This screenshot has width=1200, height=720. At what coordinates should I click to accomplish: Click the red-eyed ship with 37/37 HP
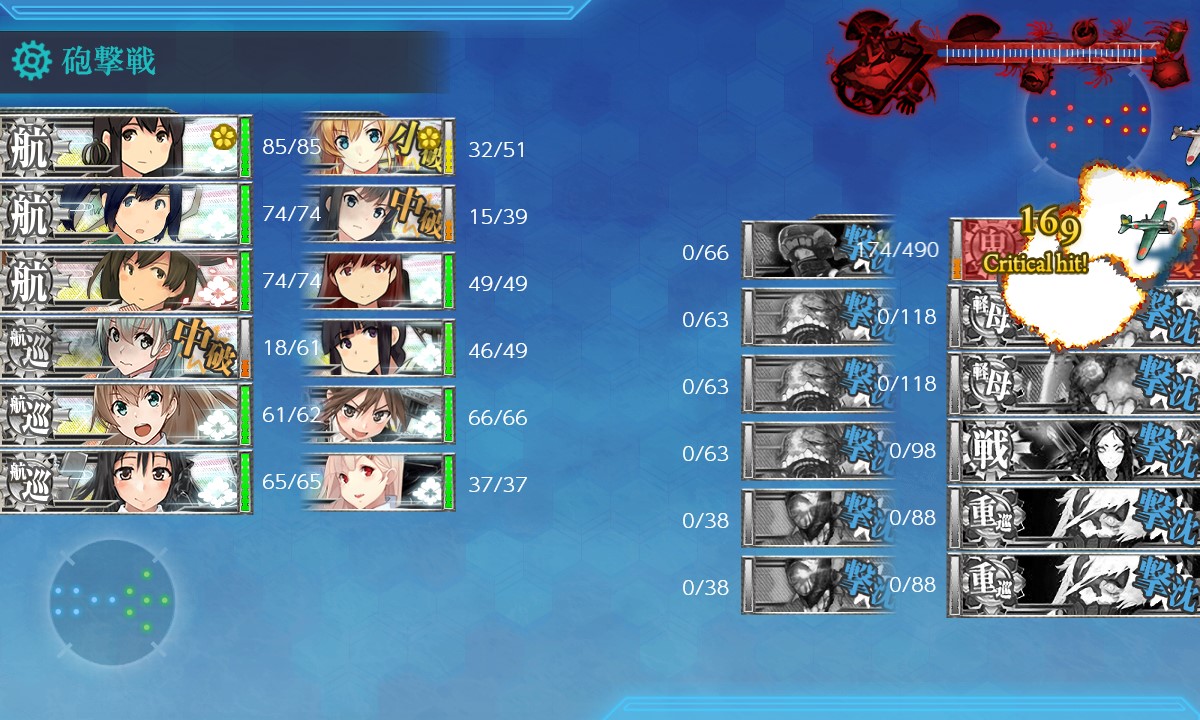[378, 482]
